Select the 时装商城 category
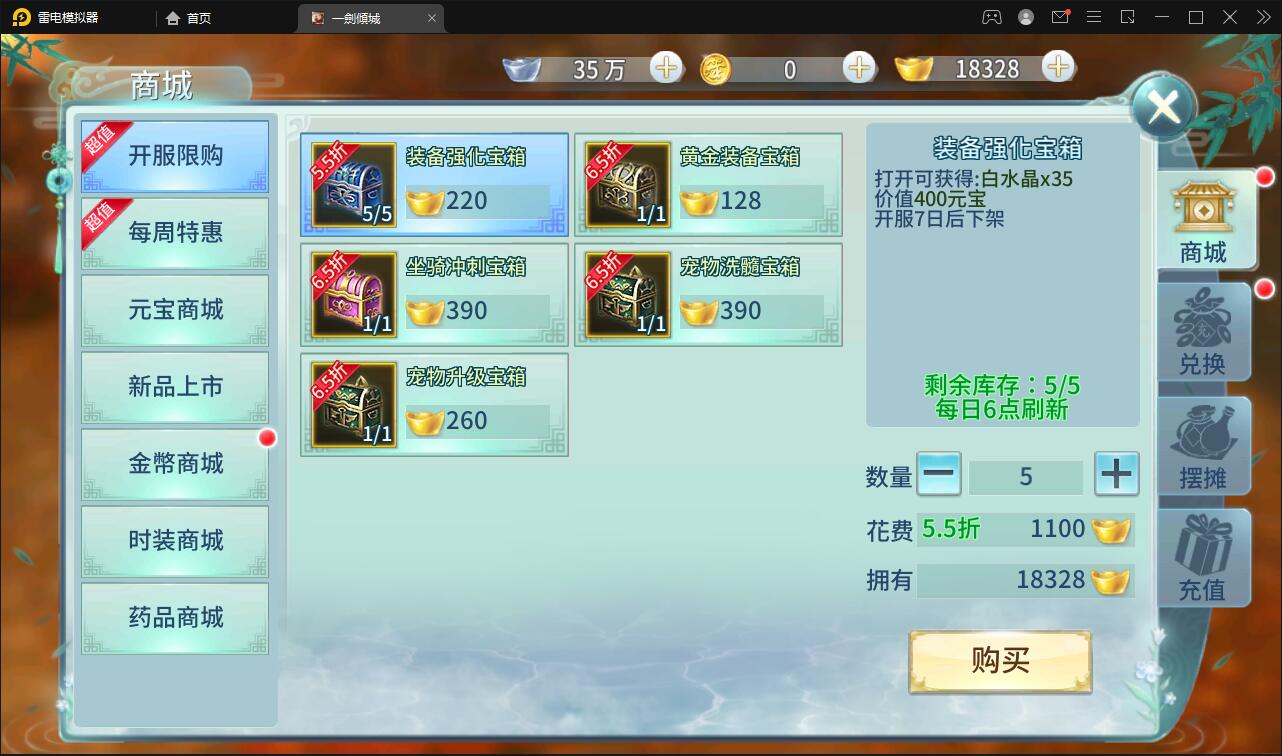The height and width of the screenshot is (756, 1282). click(x=175, y=541)
